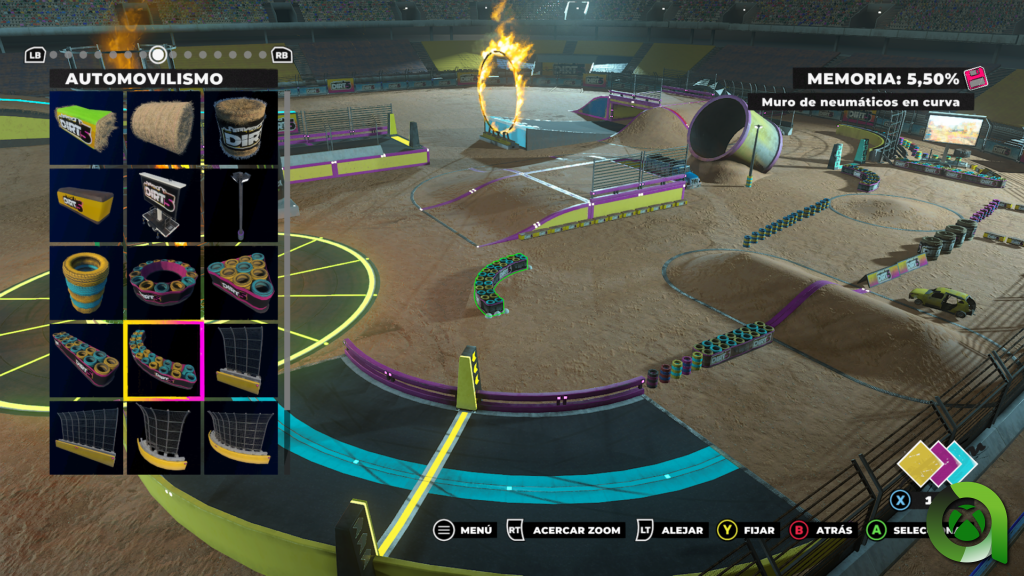The height and width of the screenshot is (576, 1024).
Task: Choose the circular tyre ring
Action: point(164,281)
